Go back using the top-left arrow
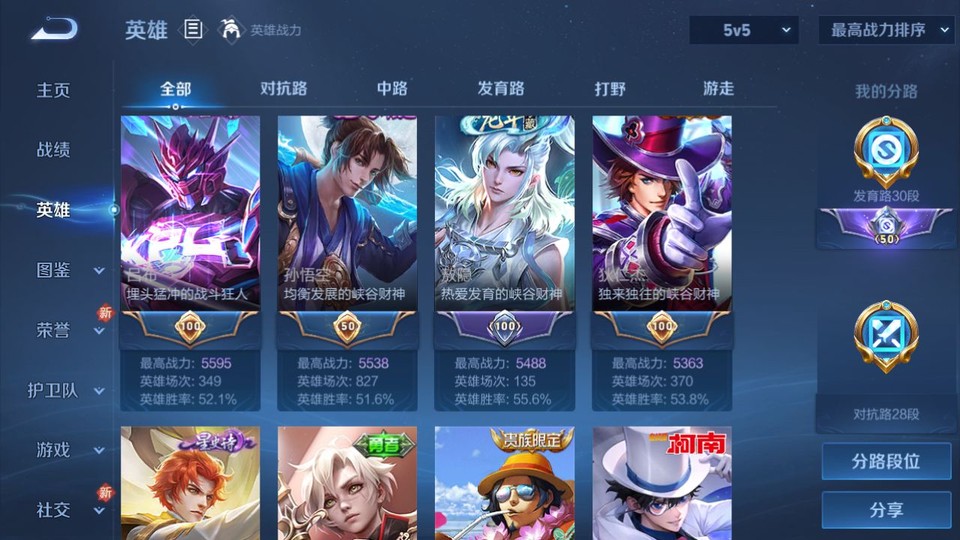Image resolution: width=960 pixels, height=540 pixels. click(x=53, y=29)
